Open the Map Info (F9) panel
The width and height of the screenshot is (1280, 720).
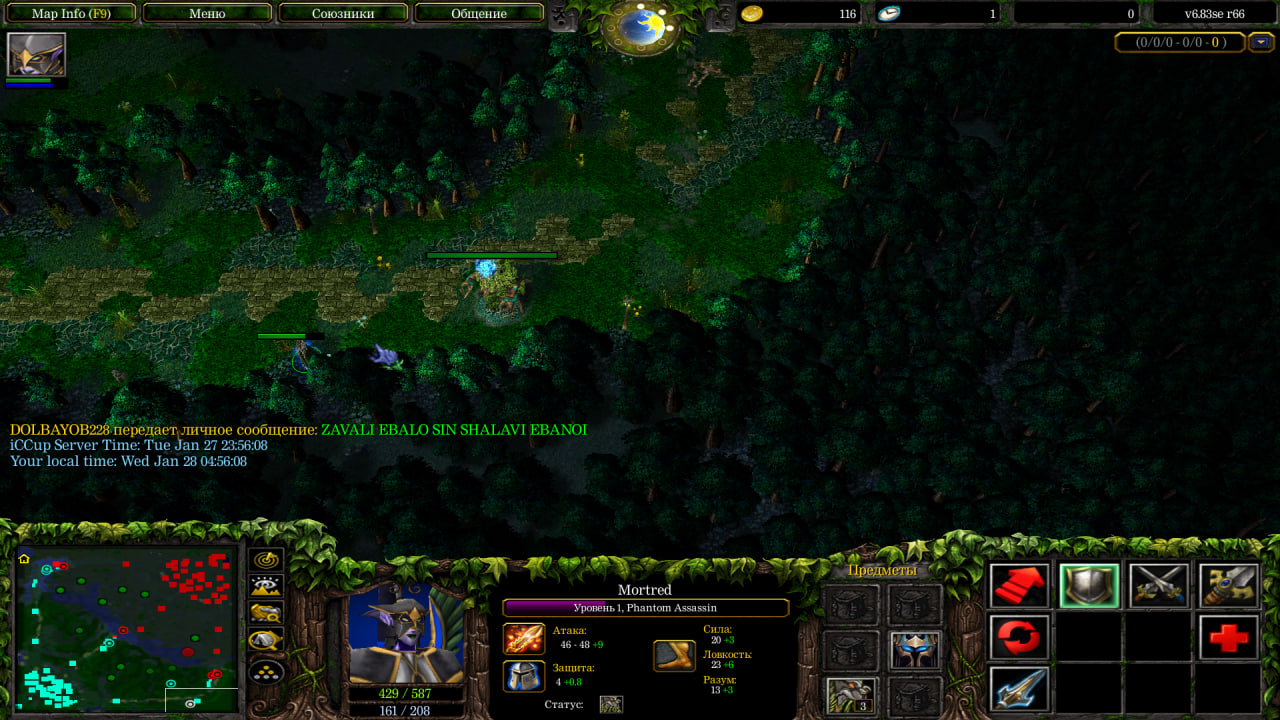coord(70,14)
